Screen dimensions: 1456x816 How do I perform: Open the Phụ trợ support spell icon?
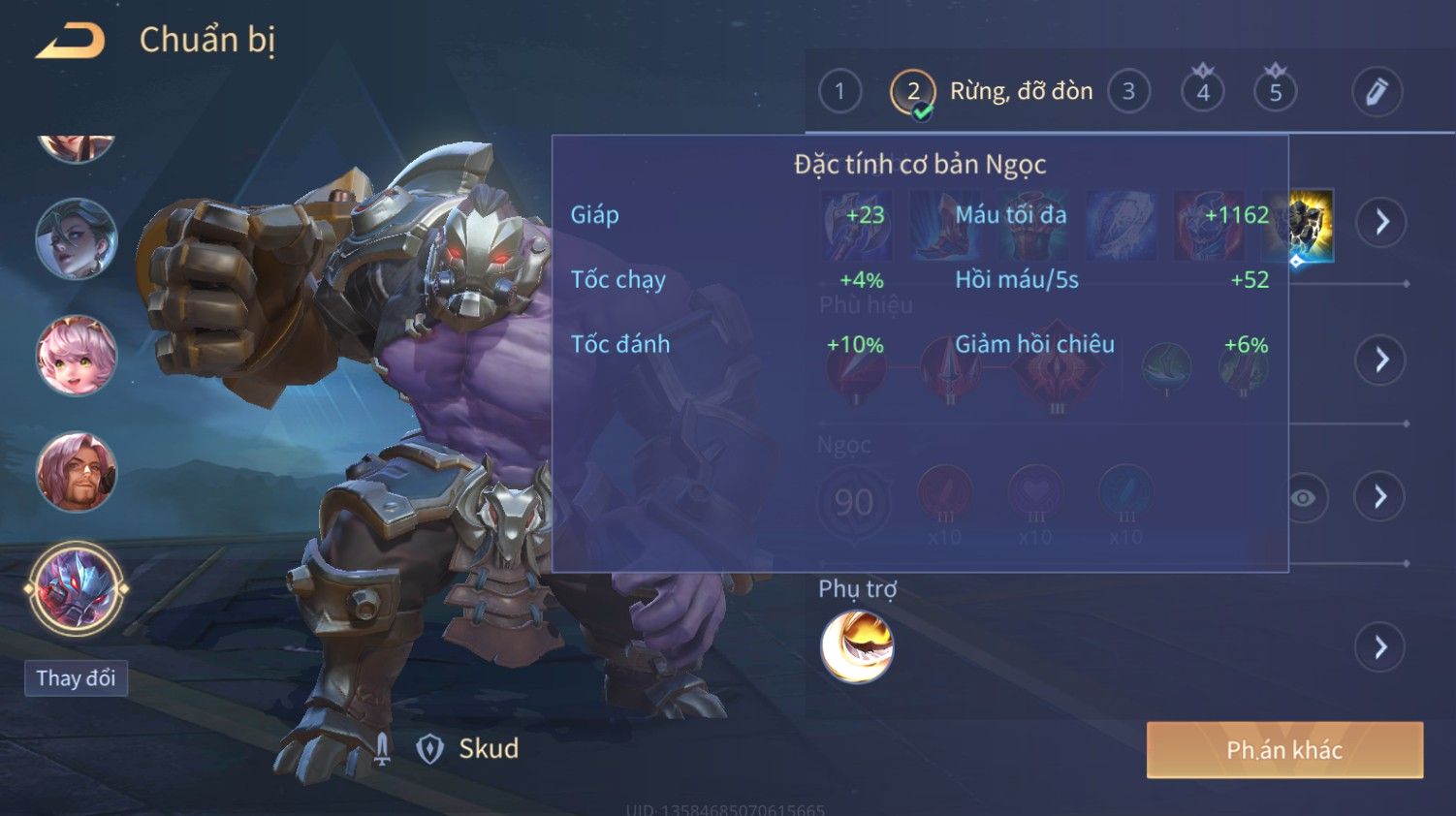click(857, 646)
